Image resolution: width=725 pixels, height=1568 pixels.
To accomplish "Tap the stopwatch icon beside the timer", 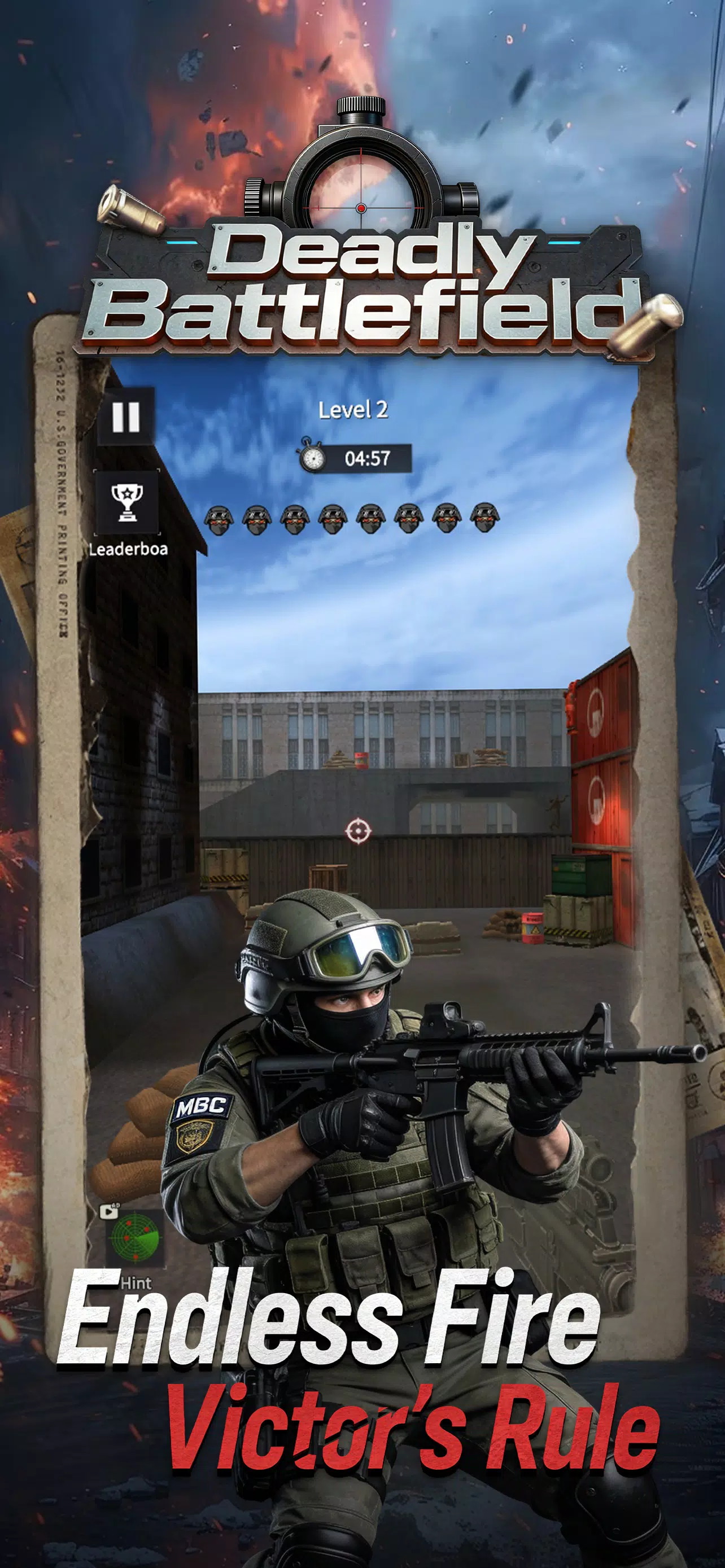I will (314, 457).
